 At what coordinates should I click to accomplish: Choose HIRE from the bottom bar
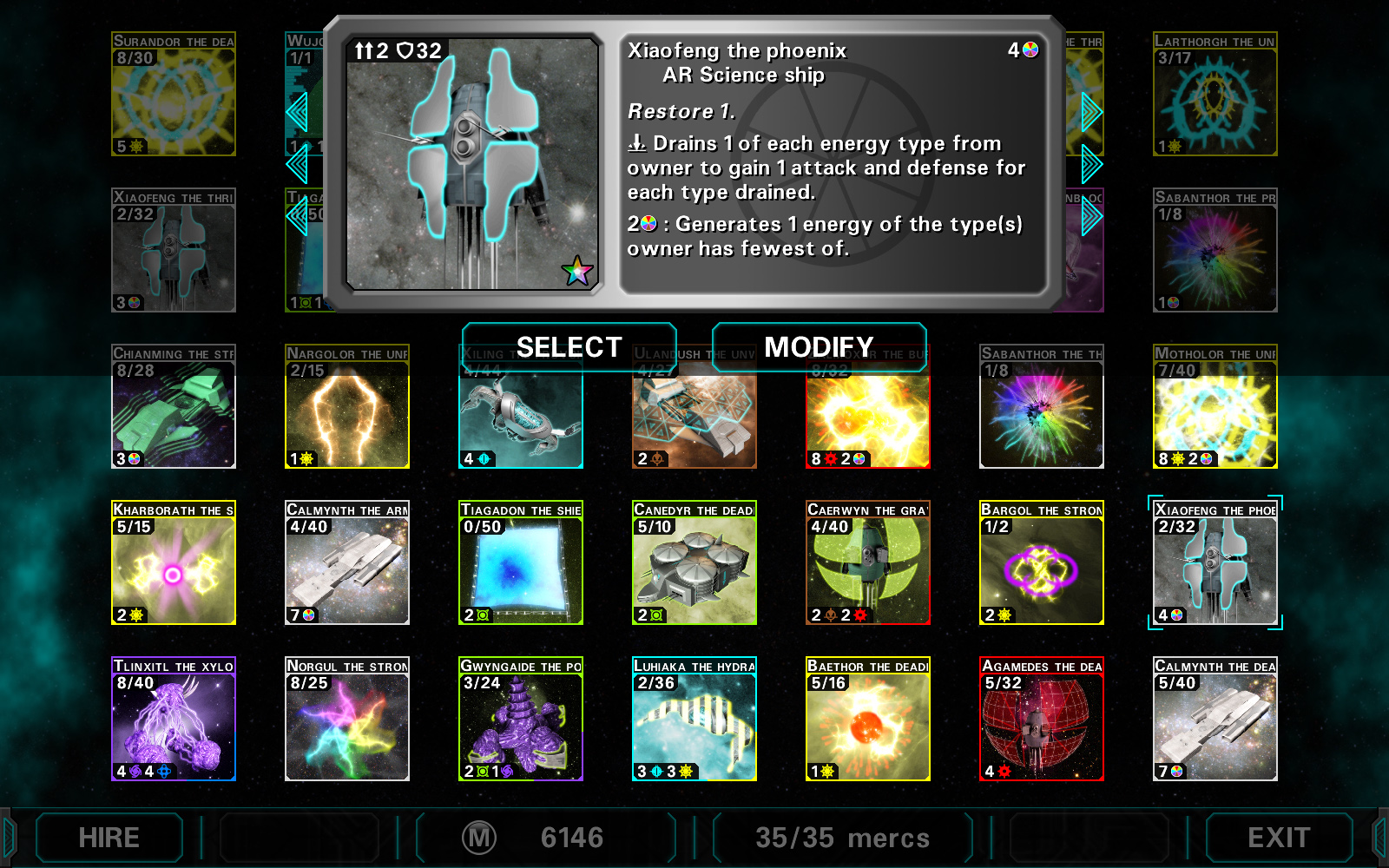(109, 838)
